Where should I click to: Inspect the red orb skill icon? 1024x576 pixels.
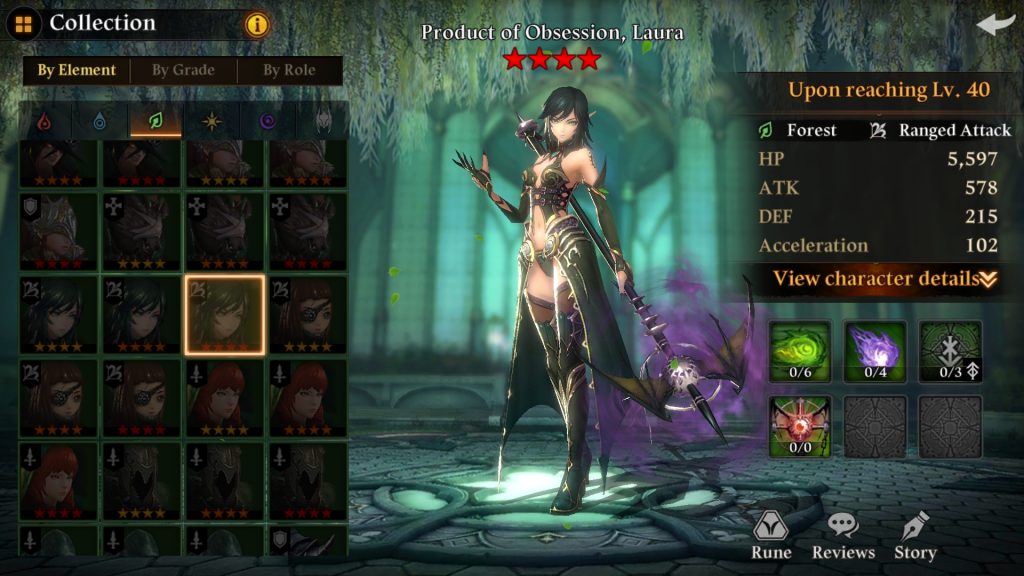coord(799,426)
